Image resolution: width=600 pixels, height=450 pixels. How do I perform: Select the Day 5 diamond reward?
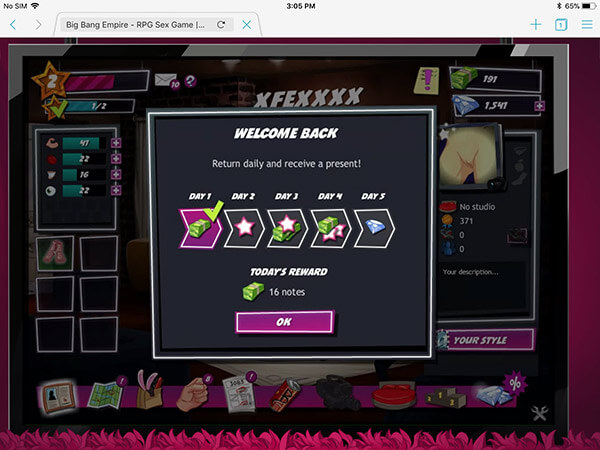click(x=372, y=228)
